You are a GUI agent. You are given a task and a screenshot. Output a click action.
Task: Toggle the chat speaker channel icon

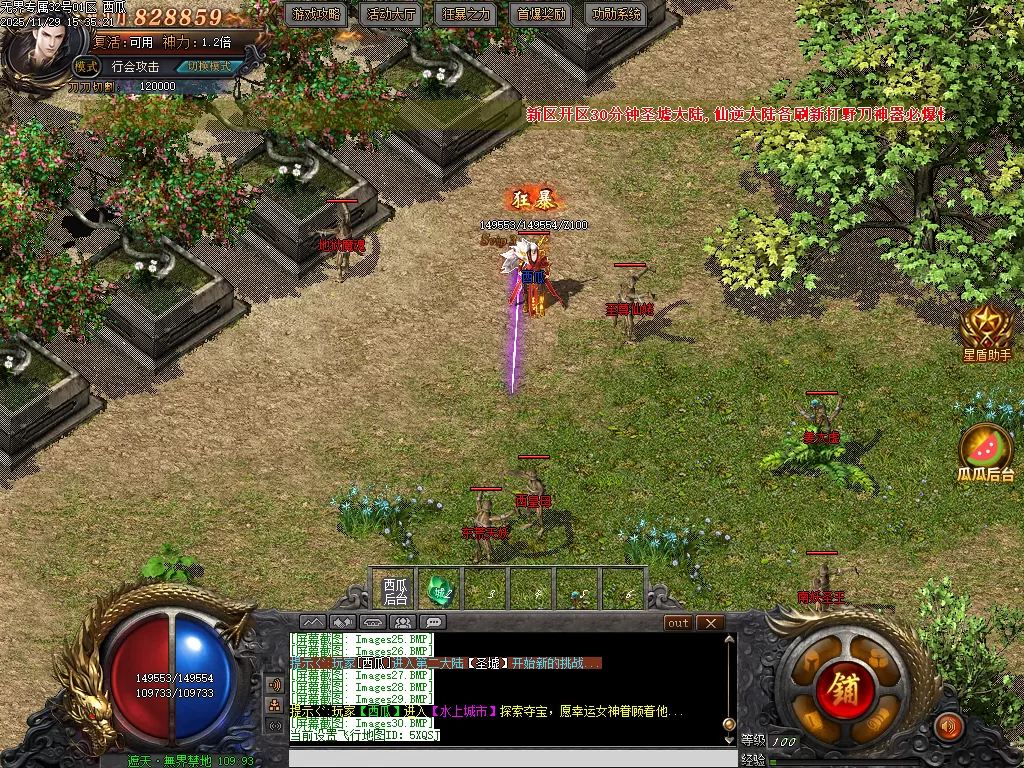tap(274, 685)
